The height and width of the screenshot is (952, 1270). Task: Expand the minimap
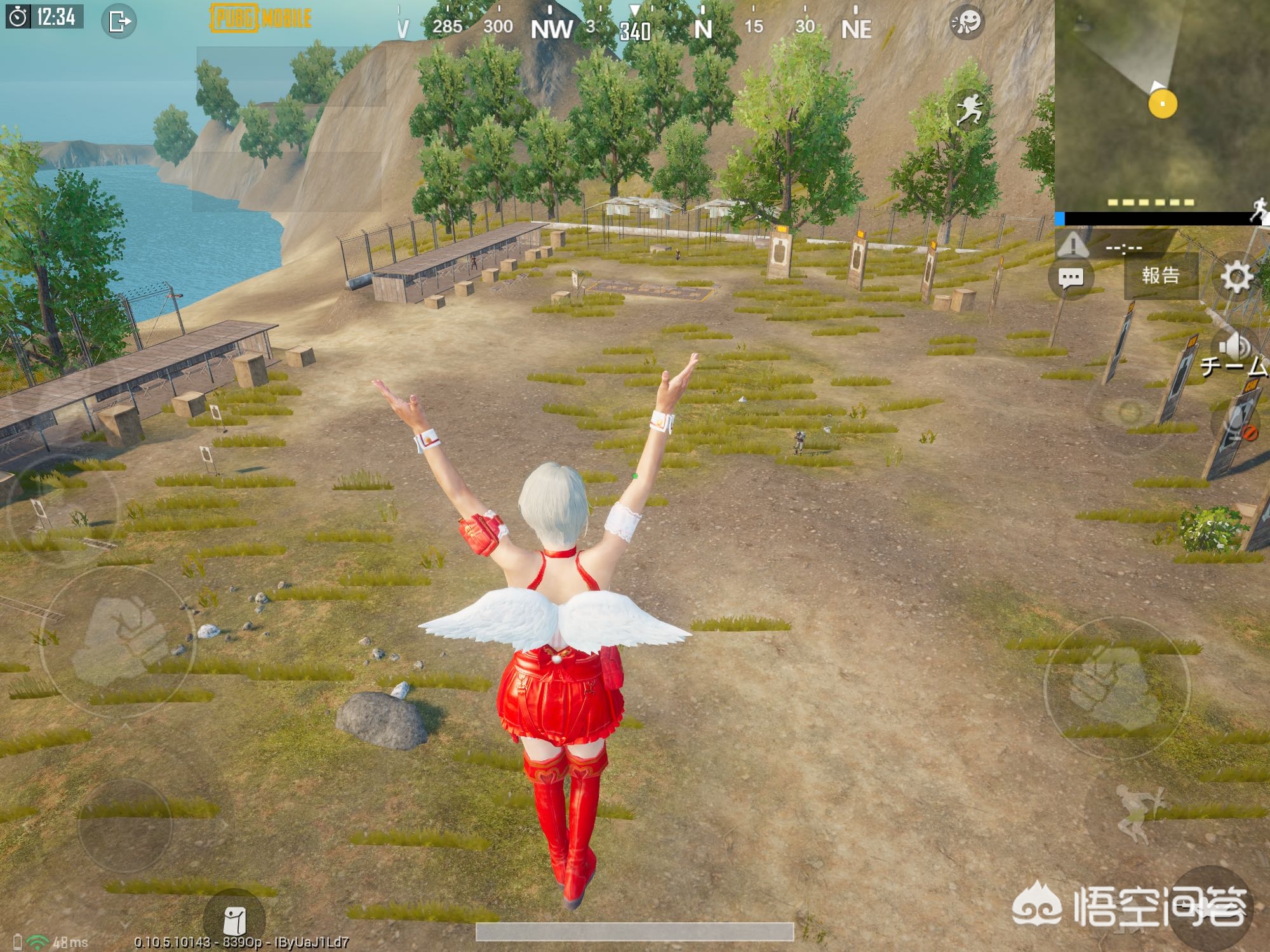[x=1161, y=106]
